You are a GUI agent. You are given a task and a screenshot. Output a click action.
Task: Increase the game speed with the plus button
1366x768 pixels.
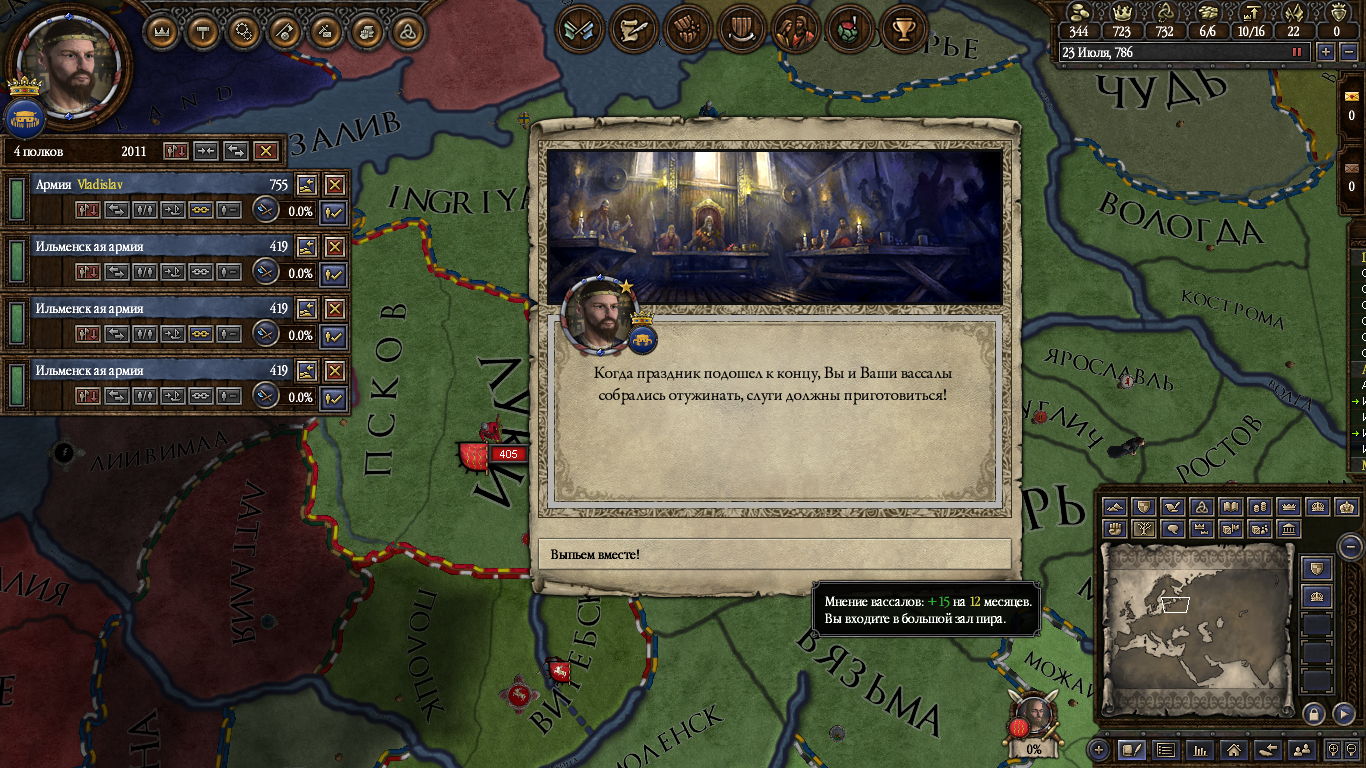1326,52
